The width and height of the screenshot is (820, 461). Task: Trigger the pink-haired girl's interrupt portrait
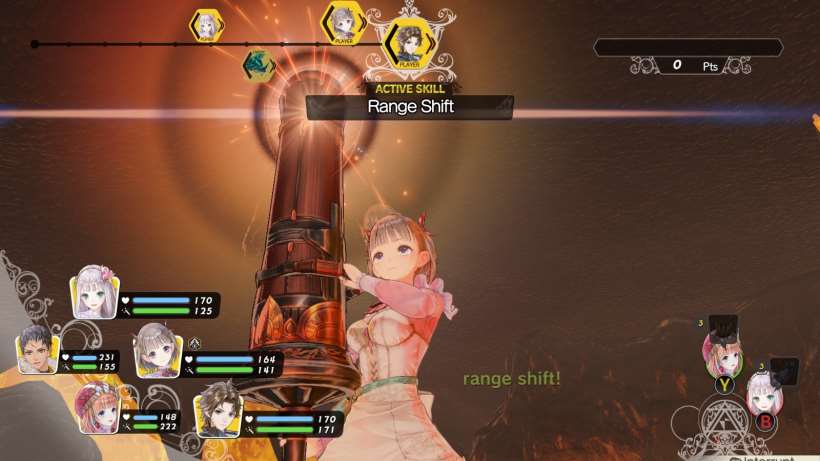[723, 353]
